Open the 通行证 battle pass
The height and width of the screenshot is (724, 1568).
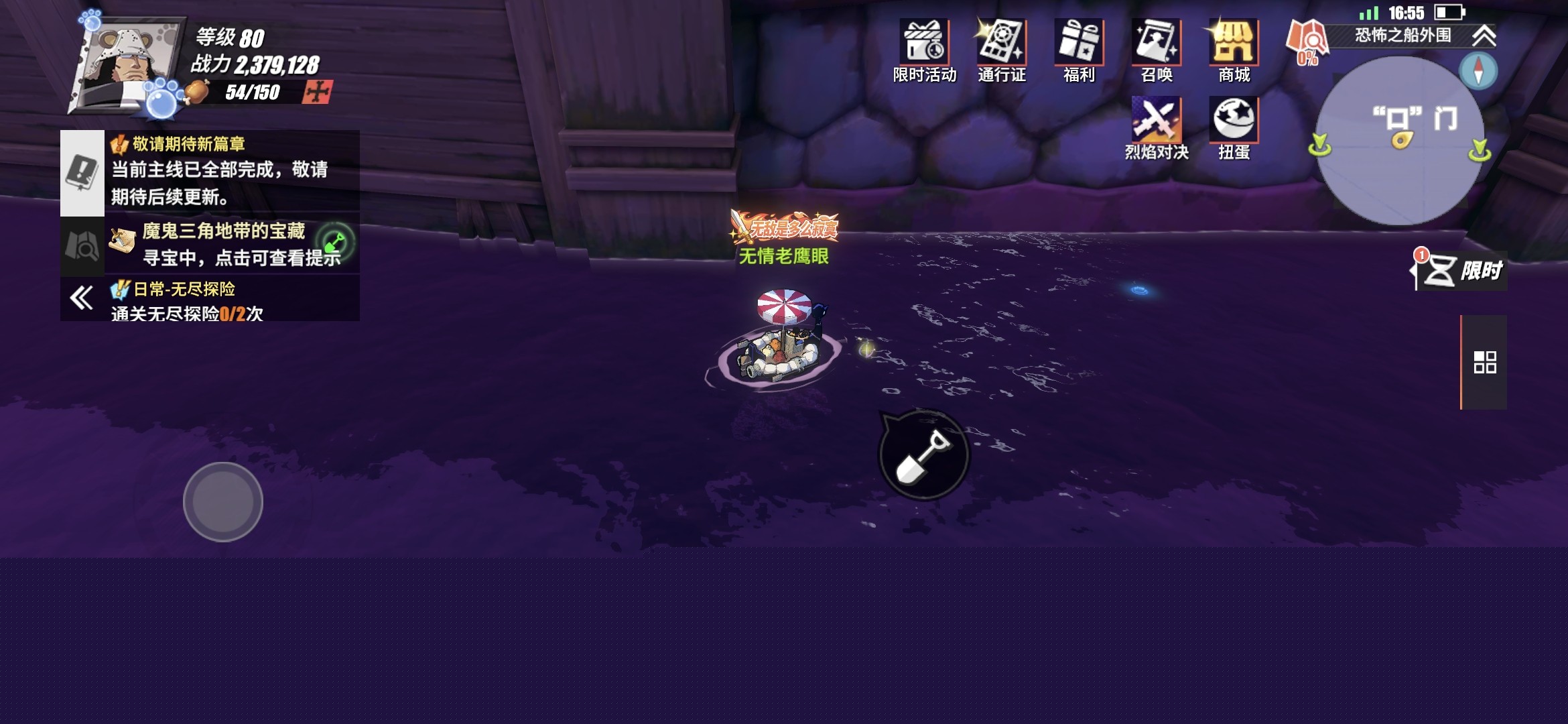click(1001, 51)
